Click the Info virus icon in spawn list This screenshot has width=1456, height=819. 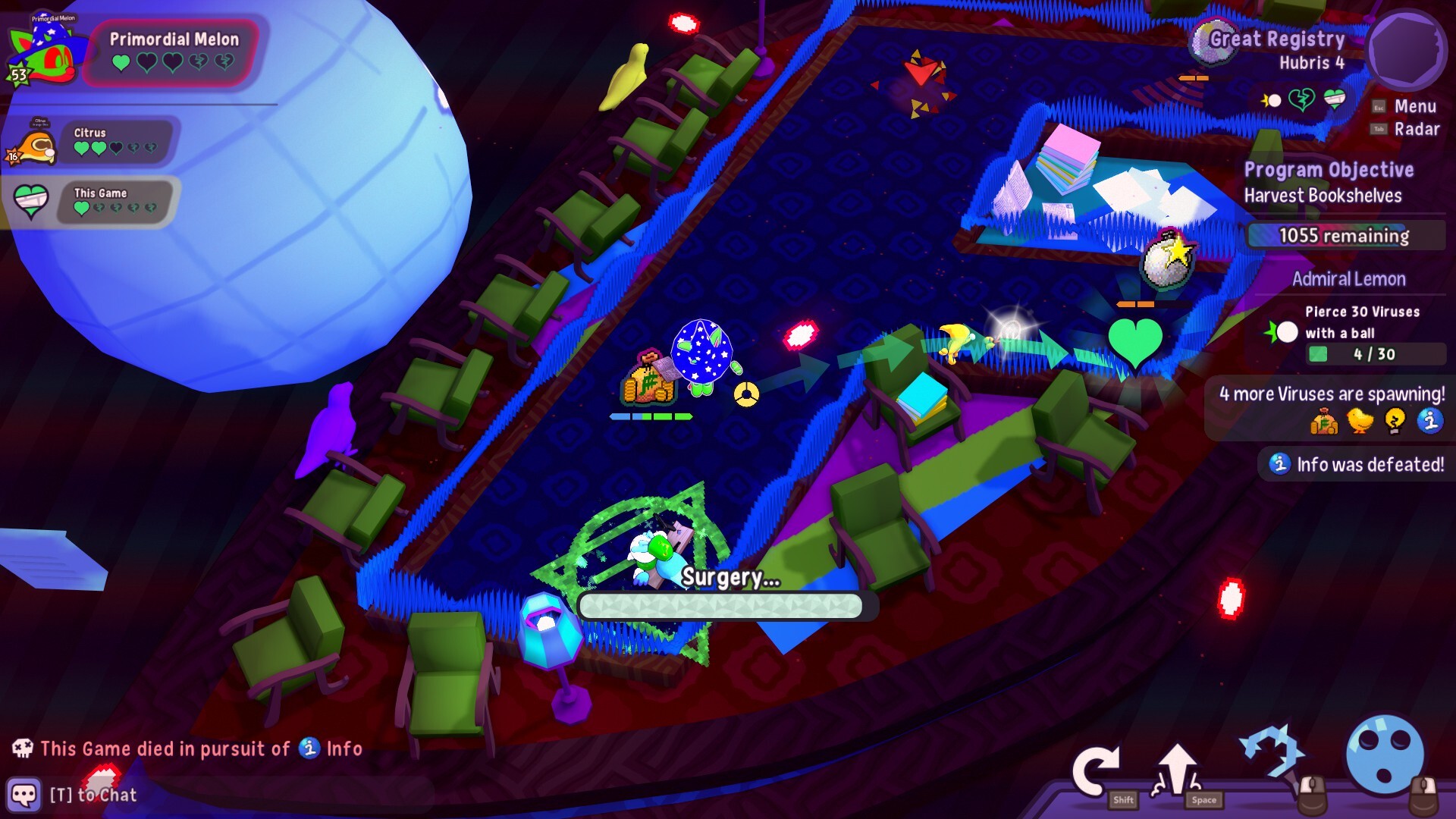pyautogui.click(x=1430, y=420)
